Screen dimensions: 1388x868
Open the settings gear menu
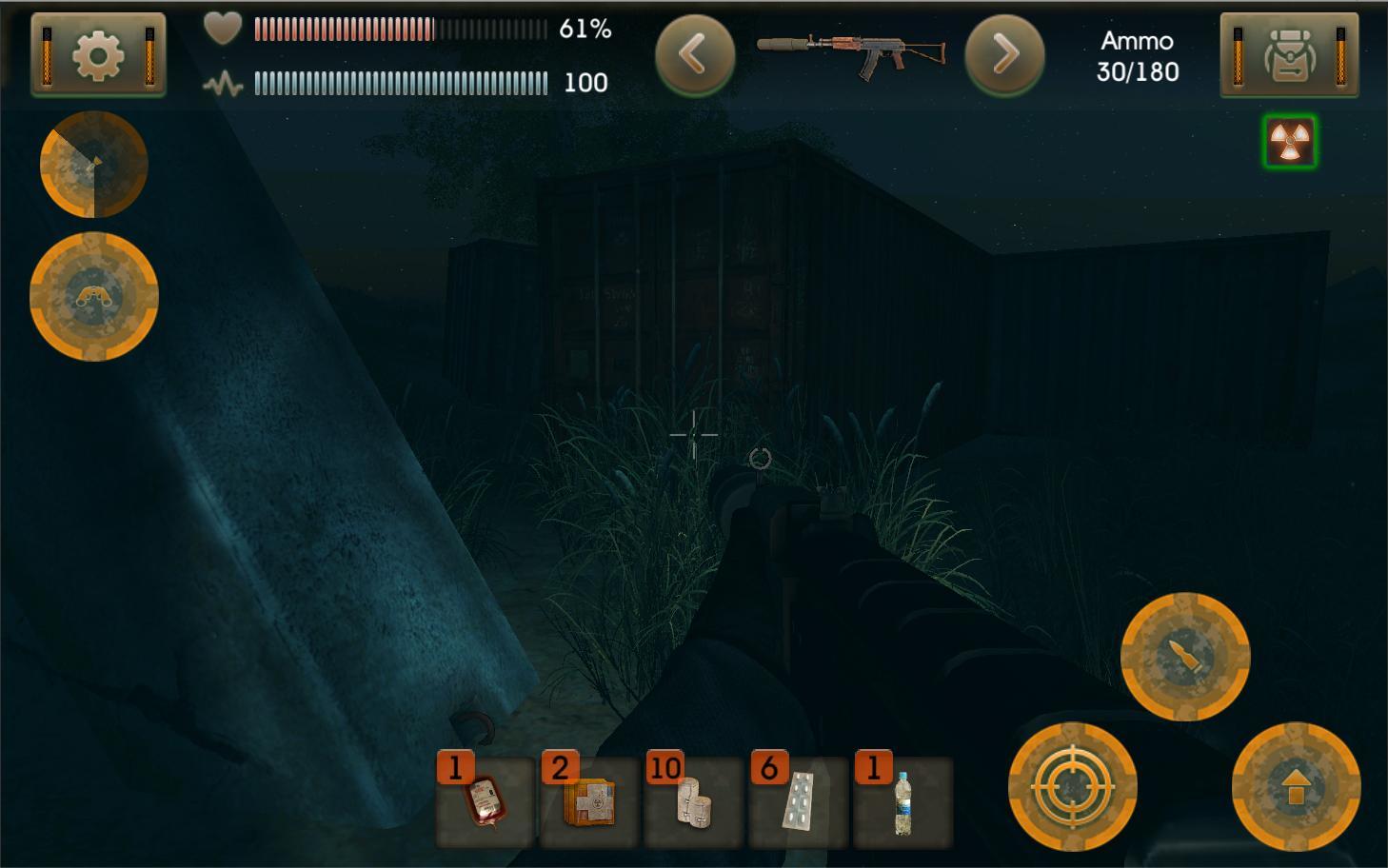(99, 54)
